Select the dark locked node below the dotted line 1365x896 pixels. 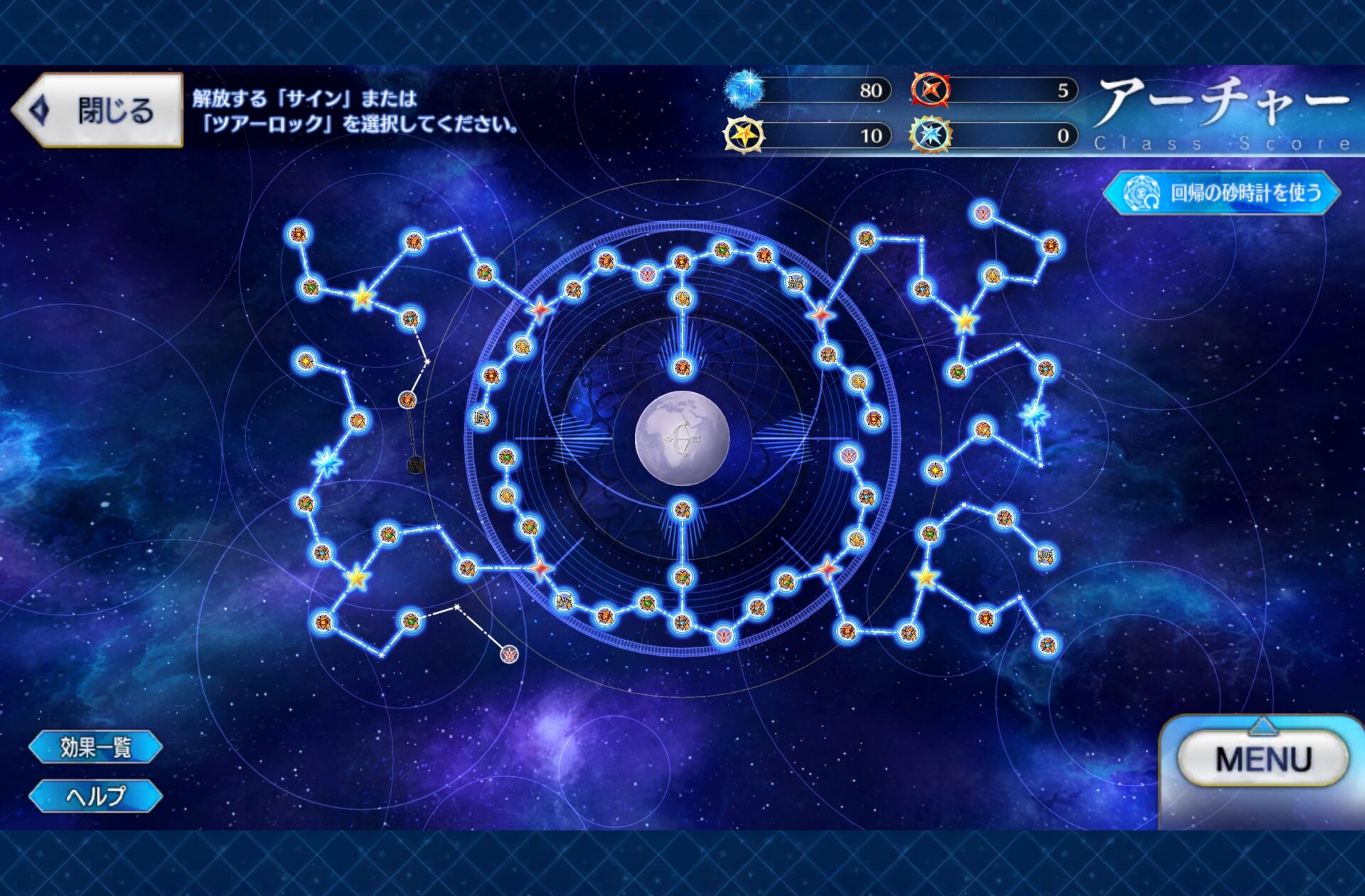[x=416, y=465]
